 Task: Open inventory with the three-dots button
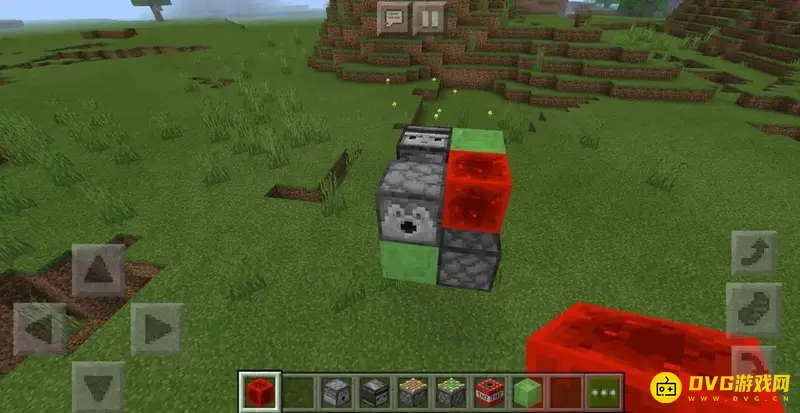click(603, 391)
